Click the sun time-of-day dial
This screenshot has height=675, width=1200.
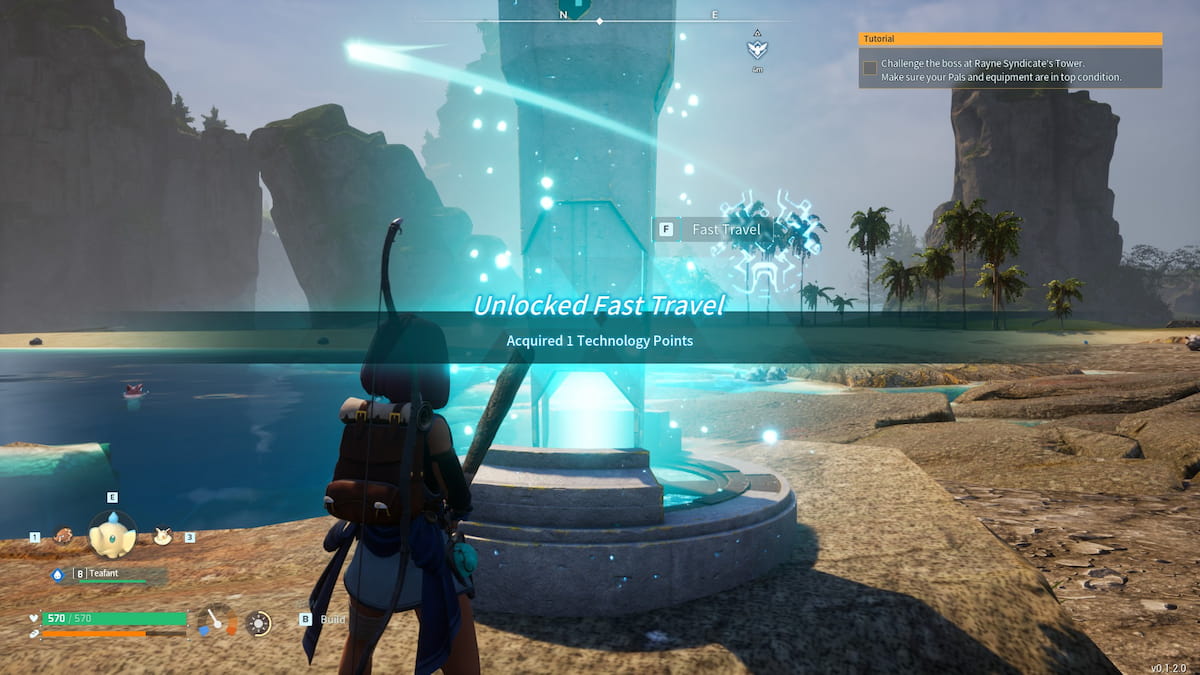[x=258, y=623]
